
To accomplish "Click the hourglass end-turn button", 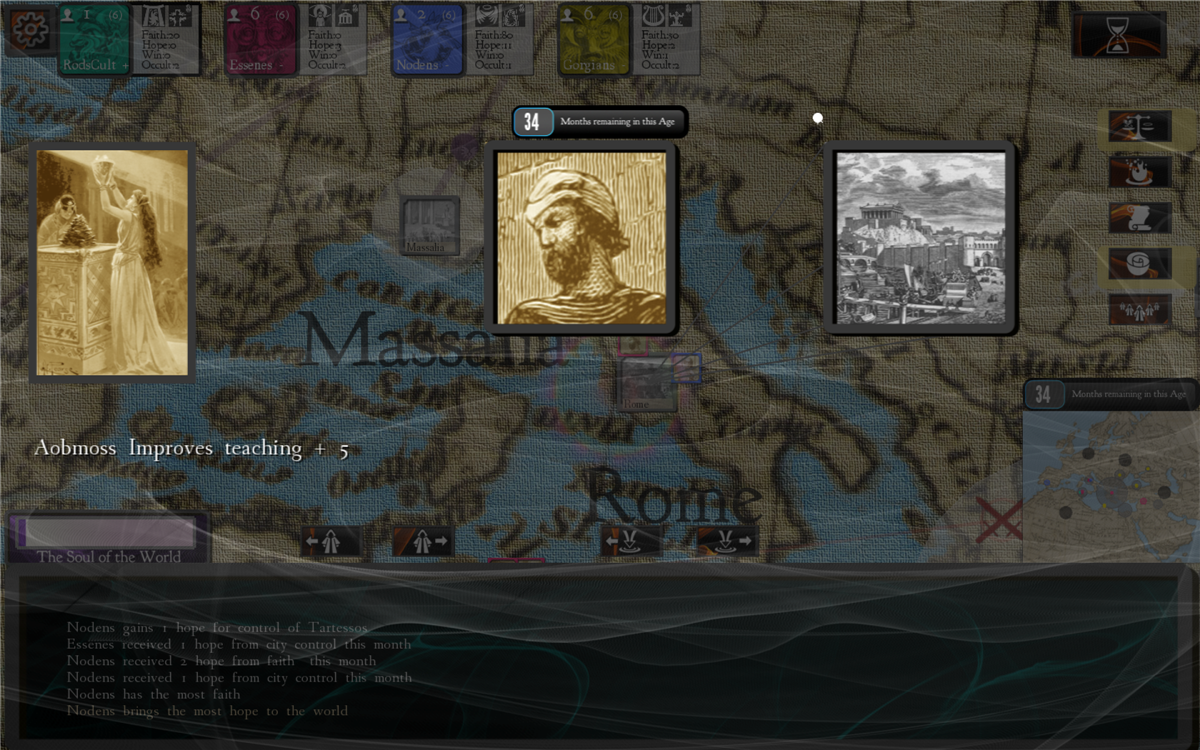I will coord(1119,35).
